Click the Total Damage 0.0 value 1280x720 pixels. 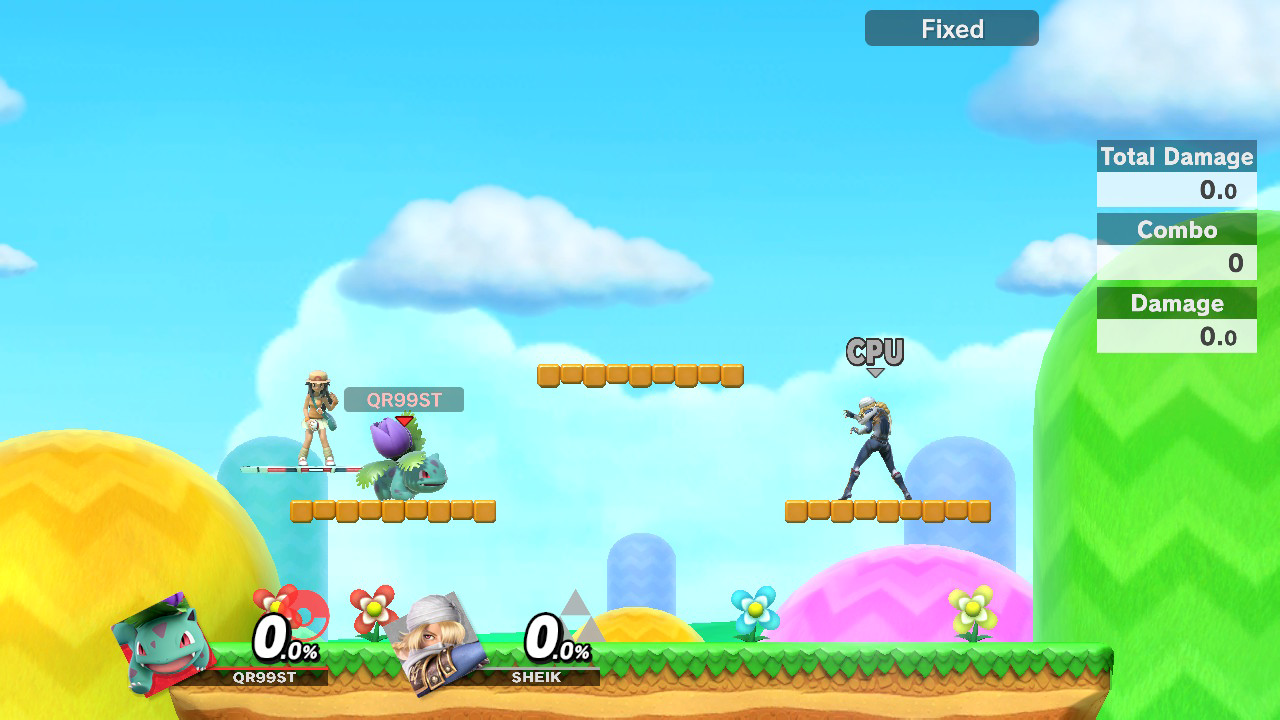[1220, 190]
